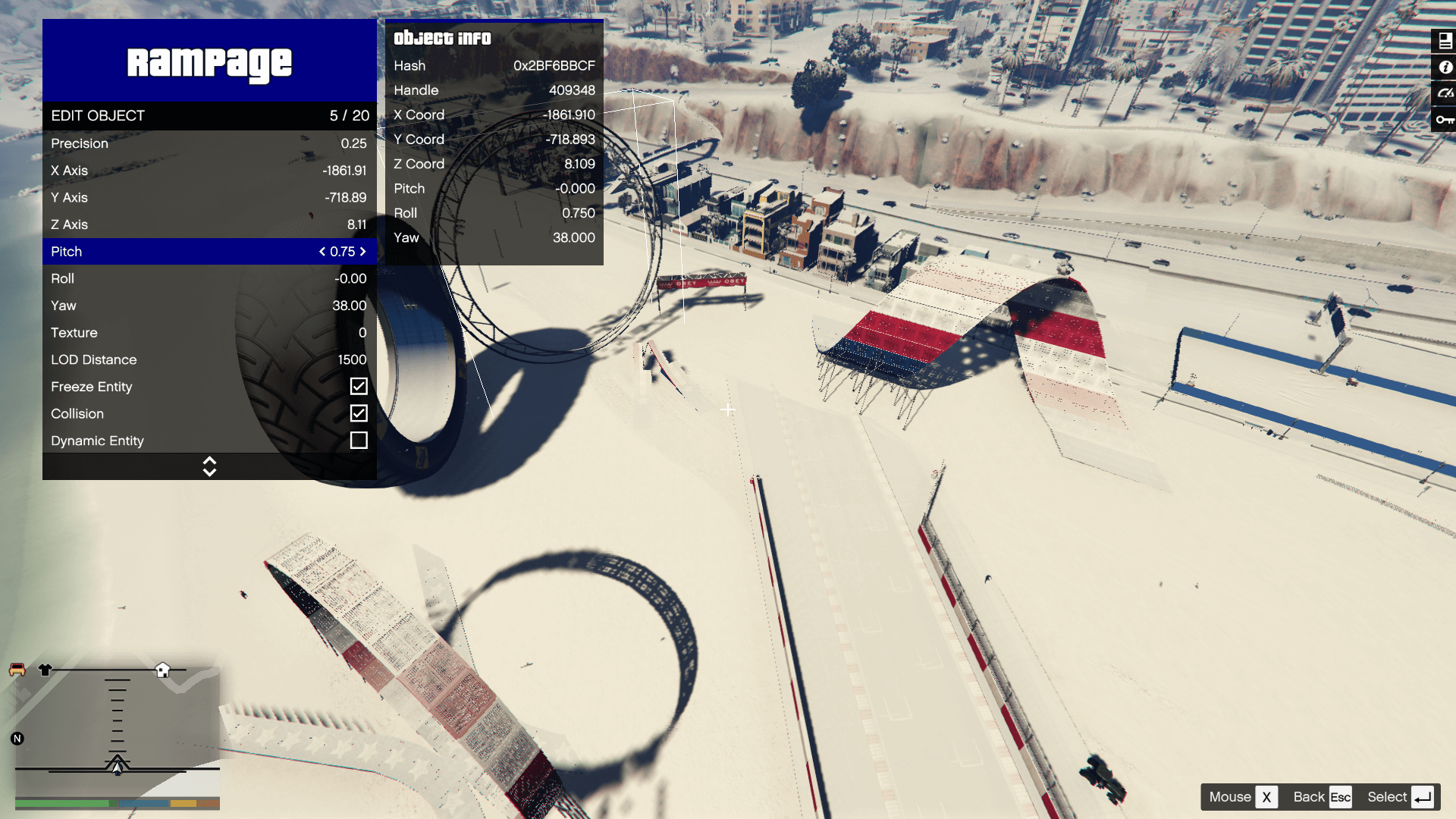Pick the Z Axis row
Image resolution: width=1456 pixels, height=819 pixels.
(209, 224)
